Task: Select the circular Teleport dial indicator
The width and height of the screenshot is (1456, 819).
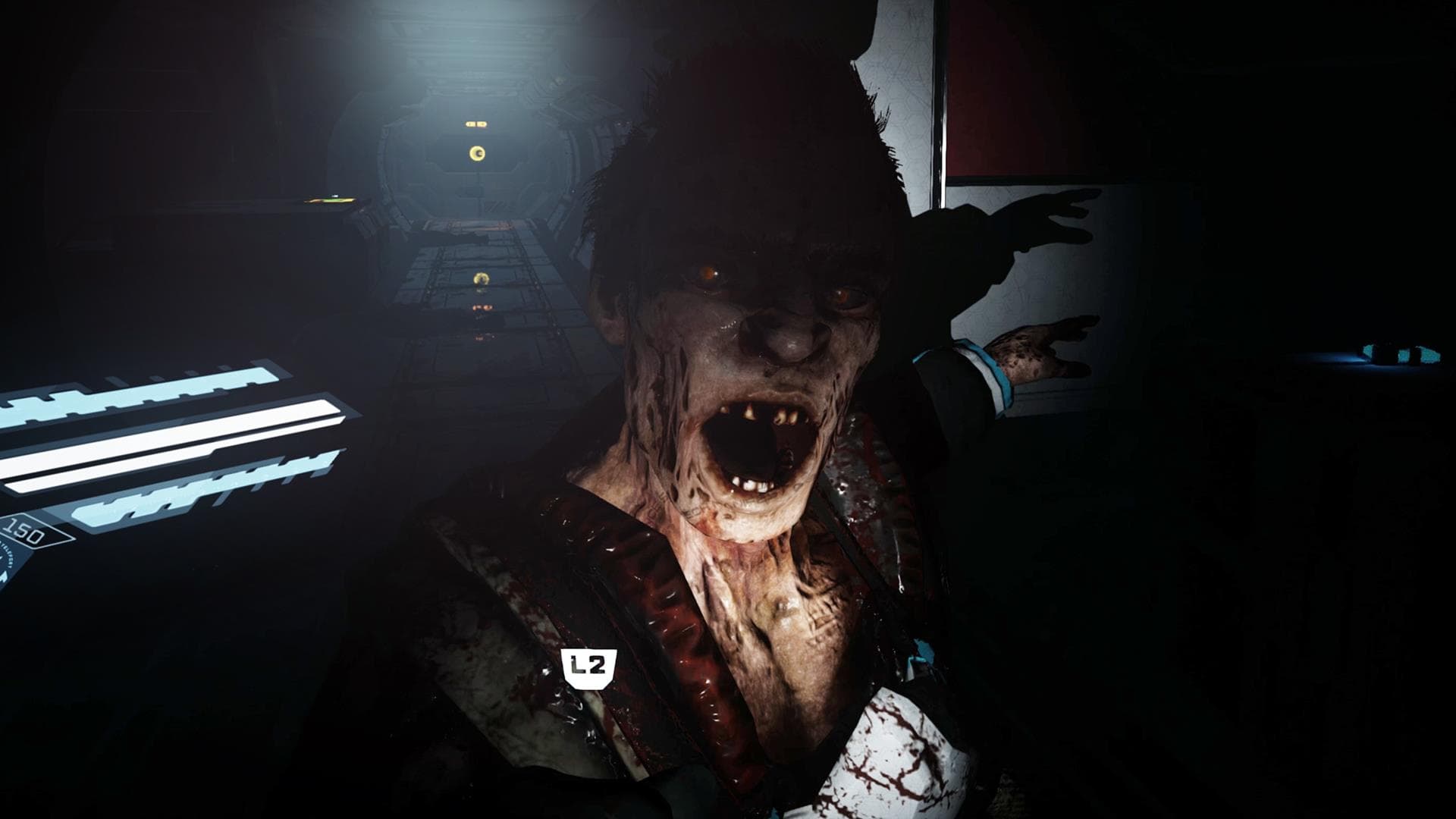Action: tap(8, 565)
